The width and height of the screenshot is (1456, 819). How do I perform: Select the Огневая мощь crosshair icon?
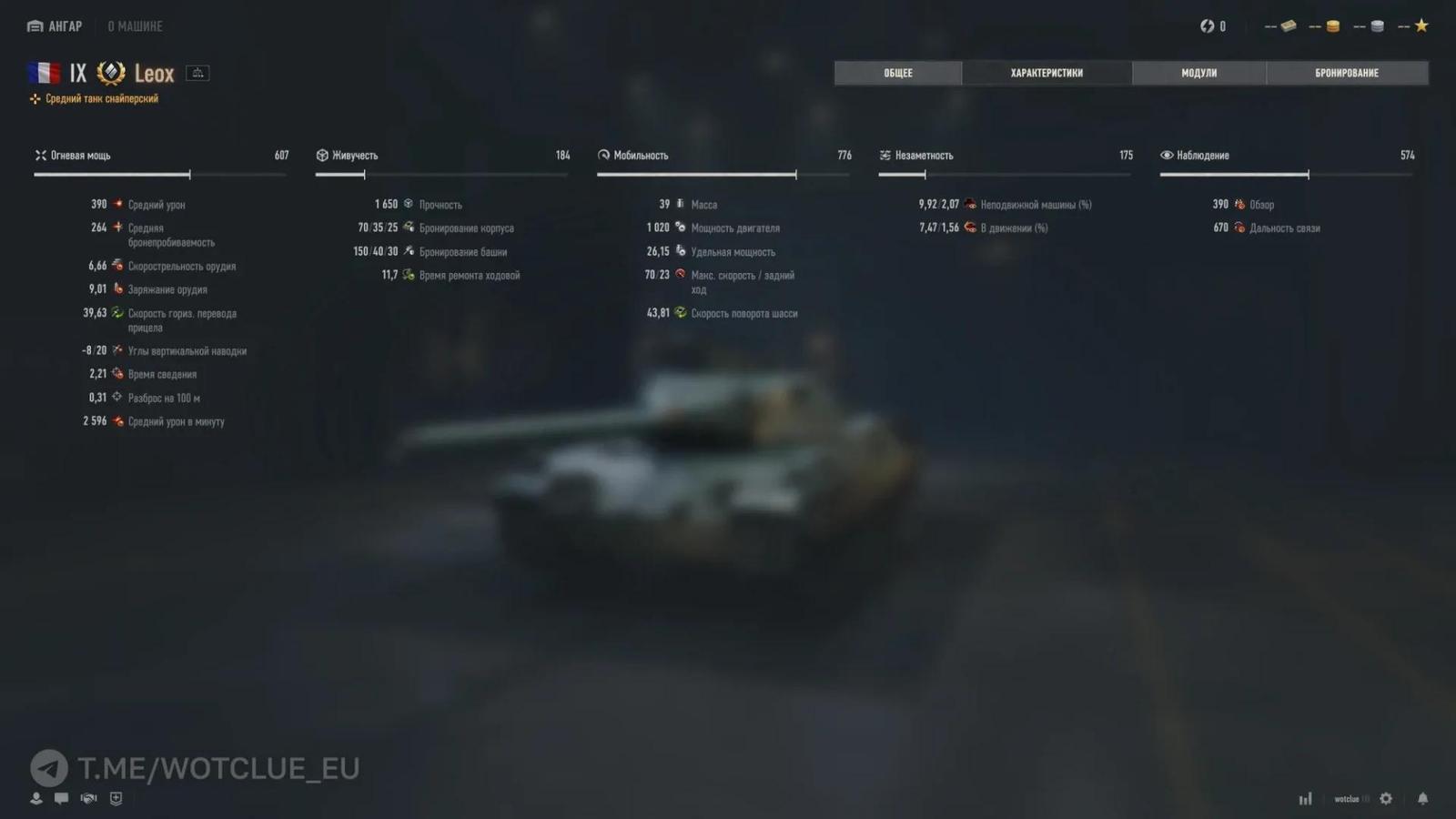[x=41, y=155]
